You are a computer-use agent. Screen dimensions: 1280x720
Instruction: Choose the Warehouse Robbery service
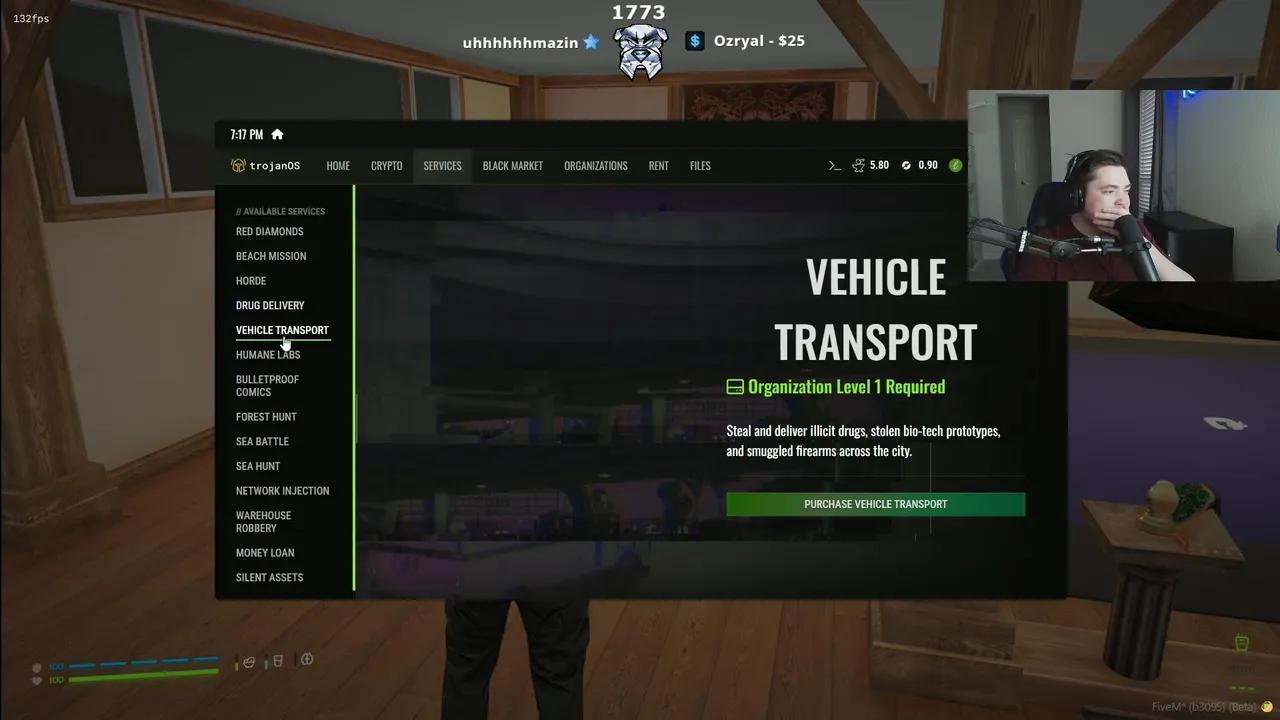pos(263,522)
